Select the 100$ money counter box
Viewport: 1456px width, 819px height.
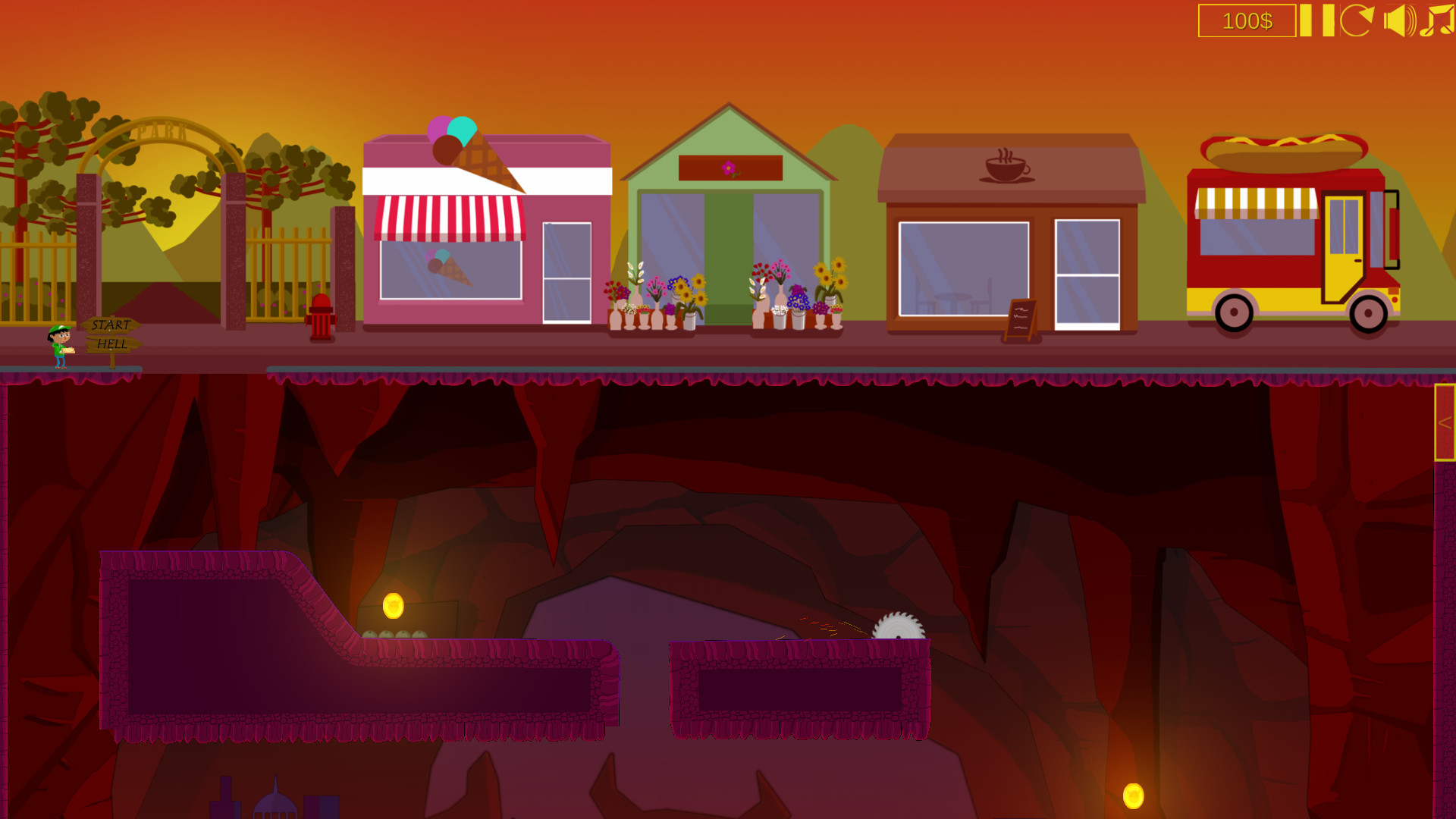coord(1247,22)
